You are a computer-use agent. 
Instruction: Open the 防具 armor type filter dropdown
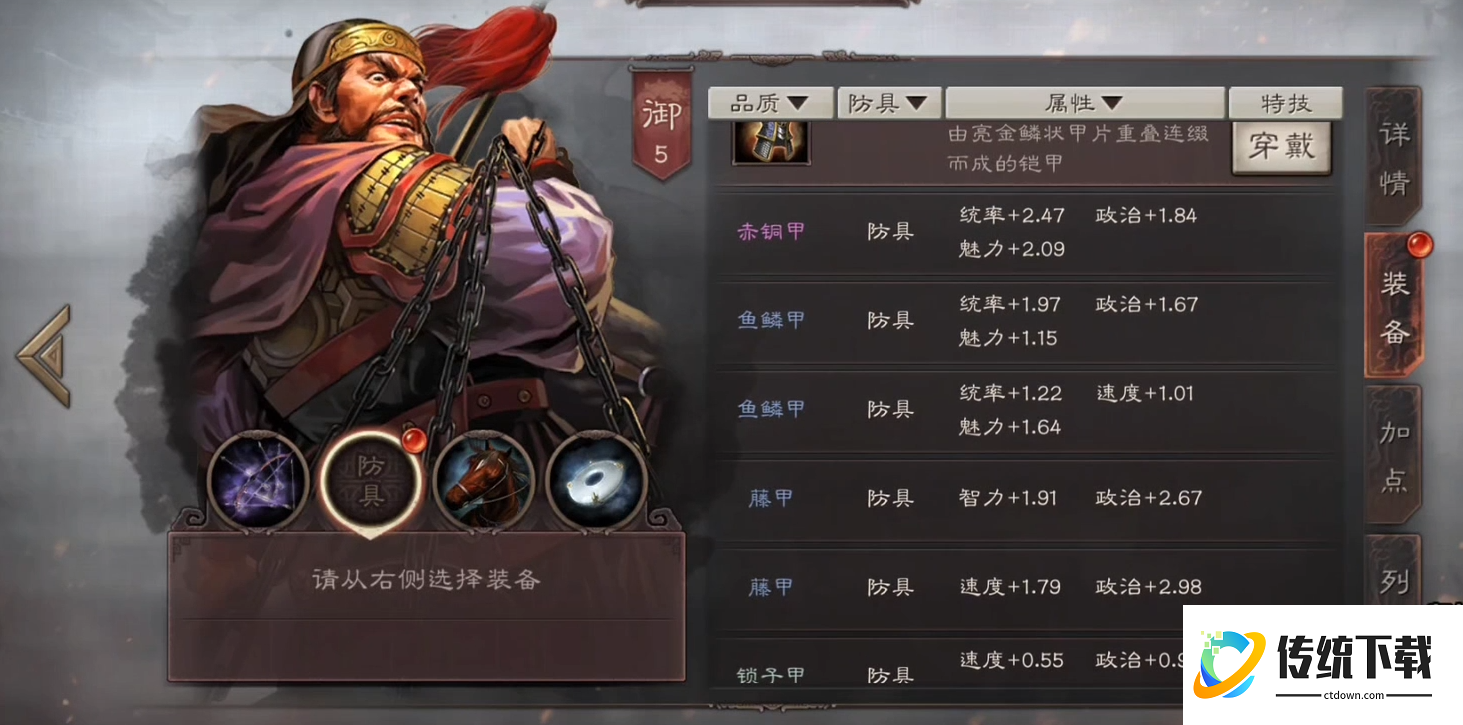coord(887,102)
